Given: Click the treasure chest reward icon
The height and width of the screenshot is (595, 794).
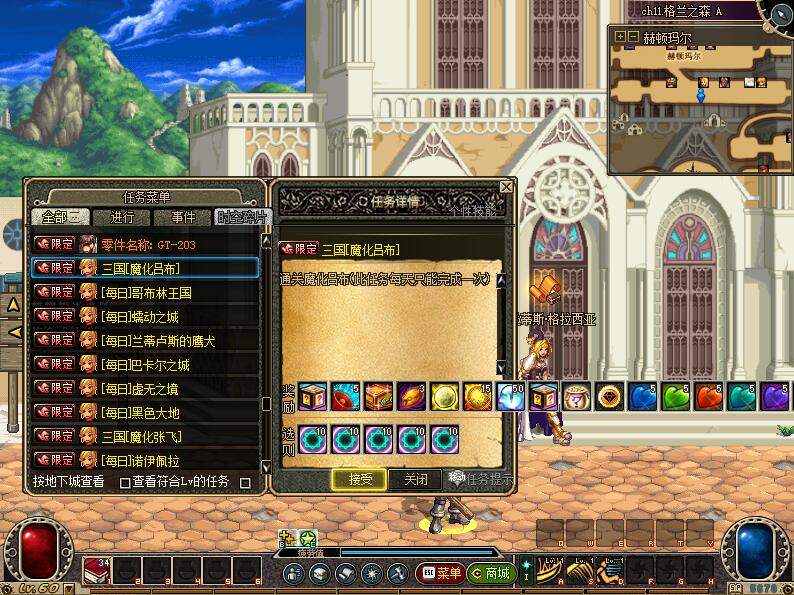Looking at the screenshot, I should pos(379,394).
